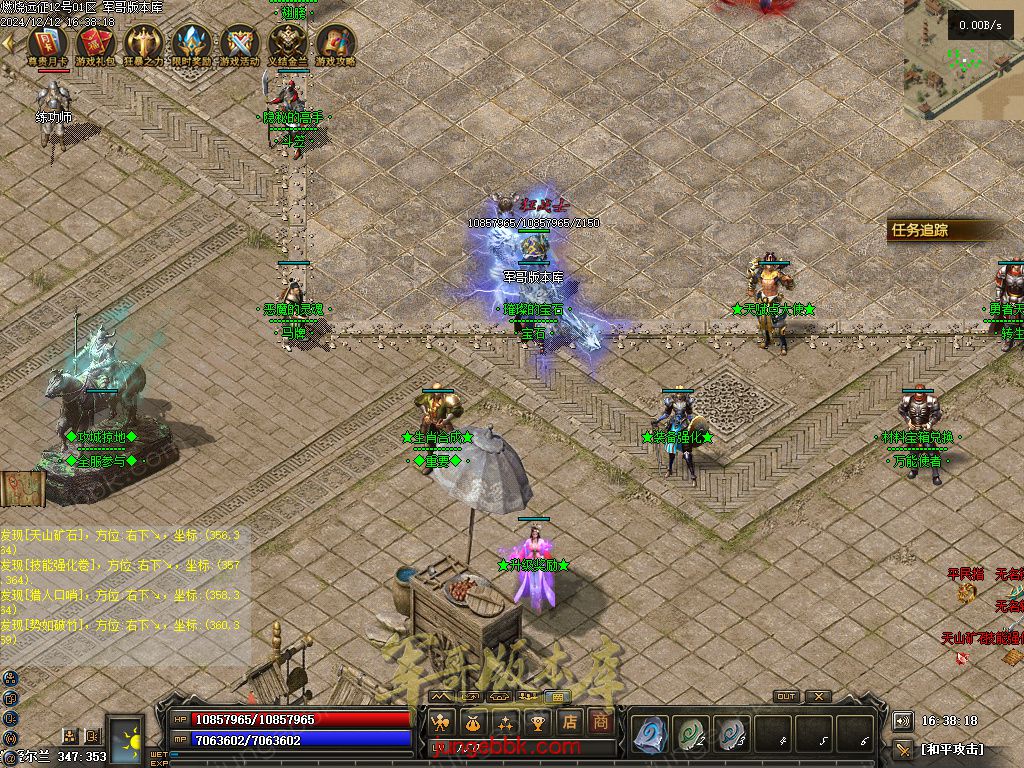Open the 限时奖励 timed rewards
The image size is (1024, 768).
point(191,44)
